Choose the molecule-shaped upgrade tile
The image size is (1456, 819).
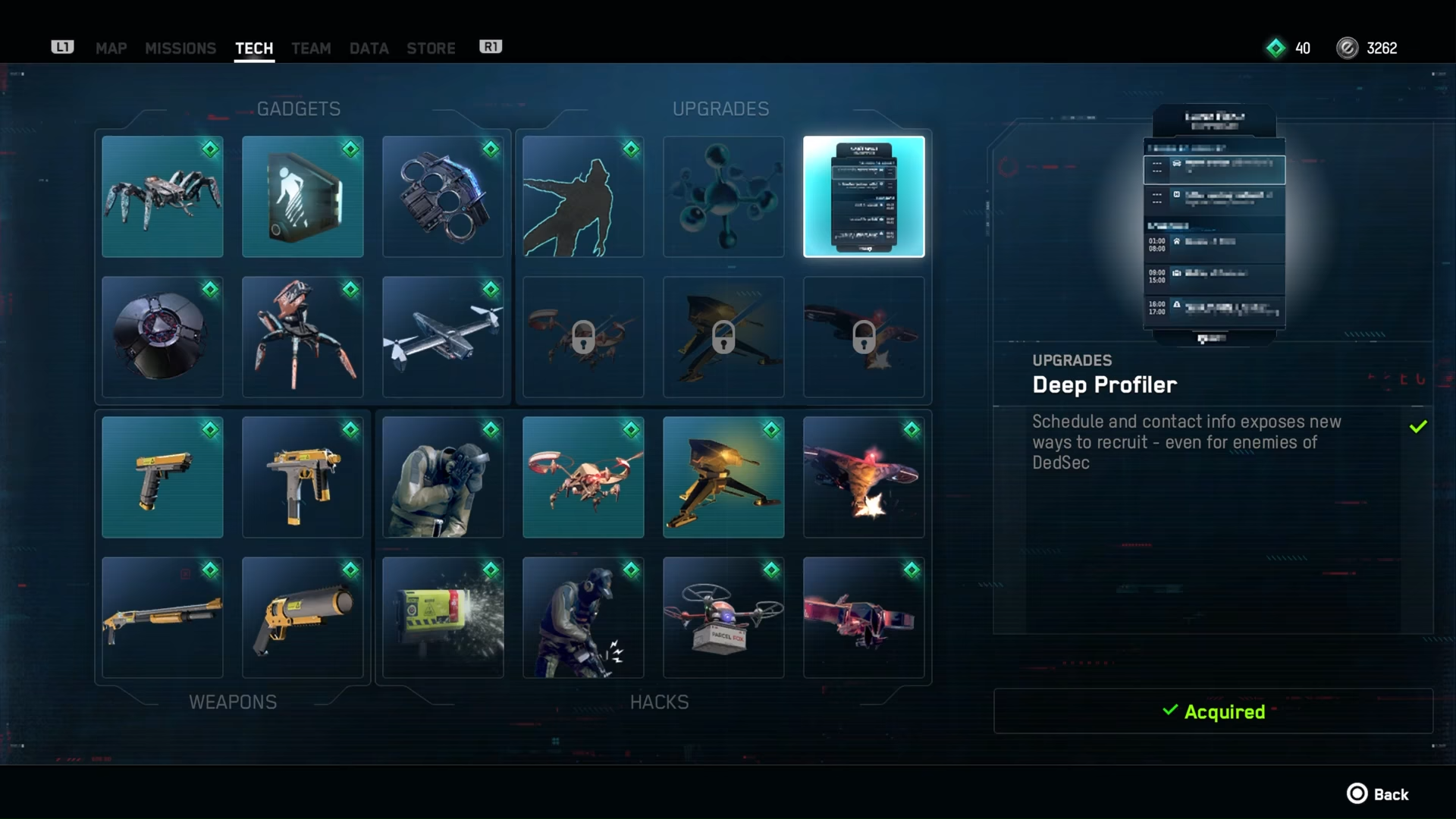pyautogui.click(x=723, y=197)
